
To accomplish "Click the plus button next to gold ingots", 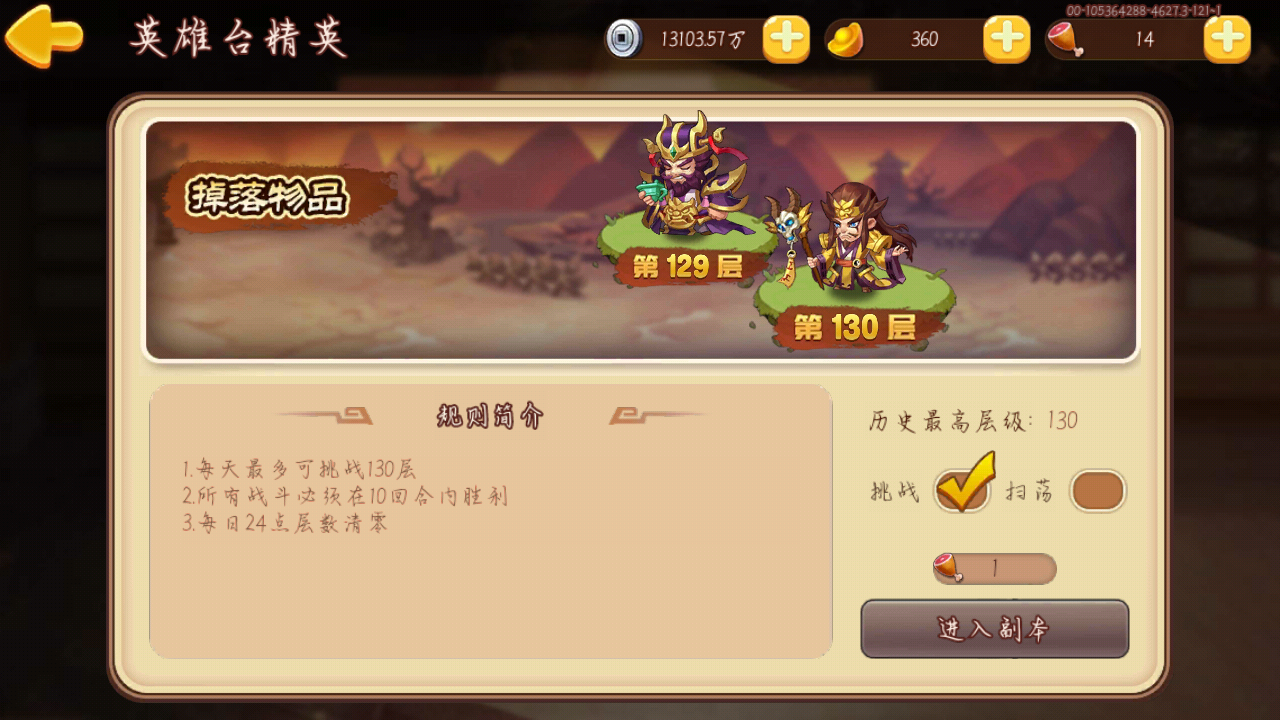I will click(x=1004, y=39).
